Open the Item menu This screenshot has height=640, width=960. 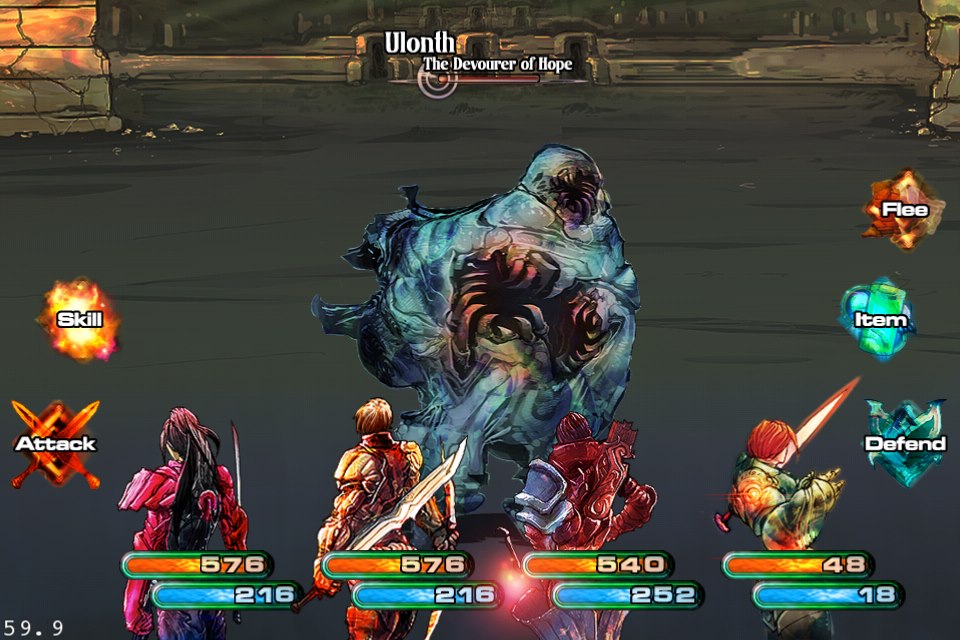(879, 320)
